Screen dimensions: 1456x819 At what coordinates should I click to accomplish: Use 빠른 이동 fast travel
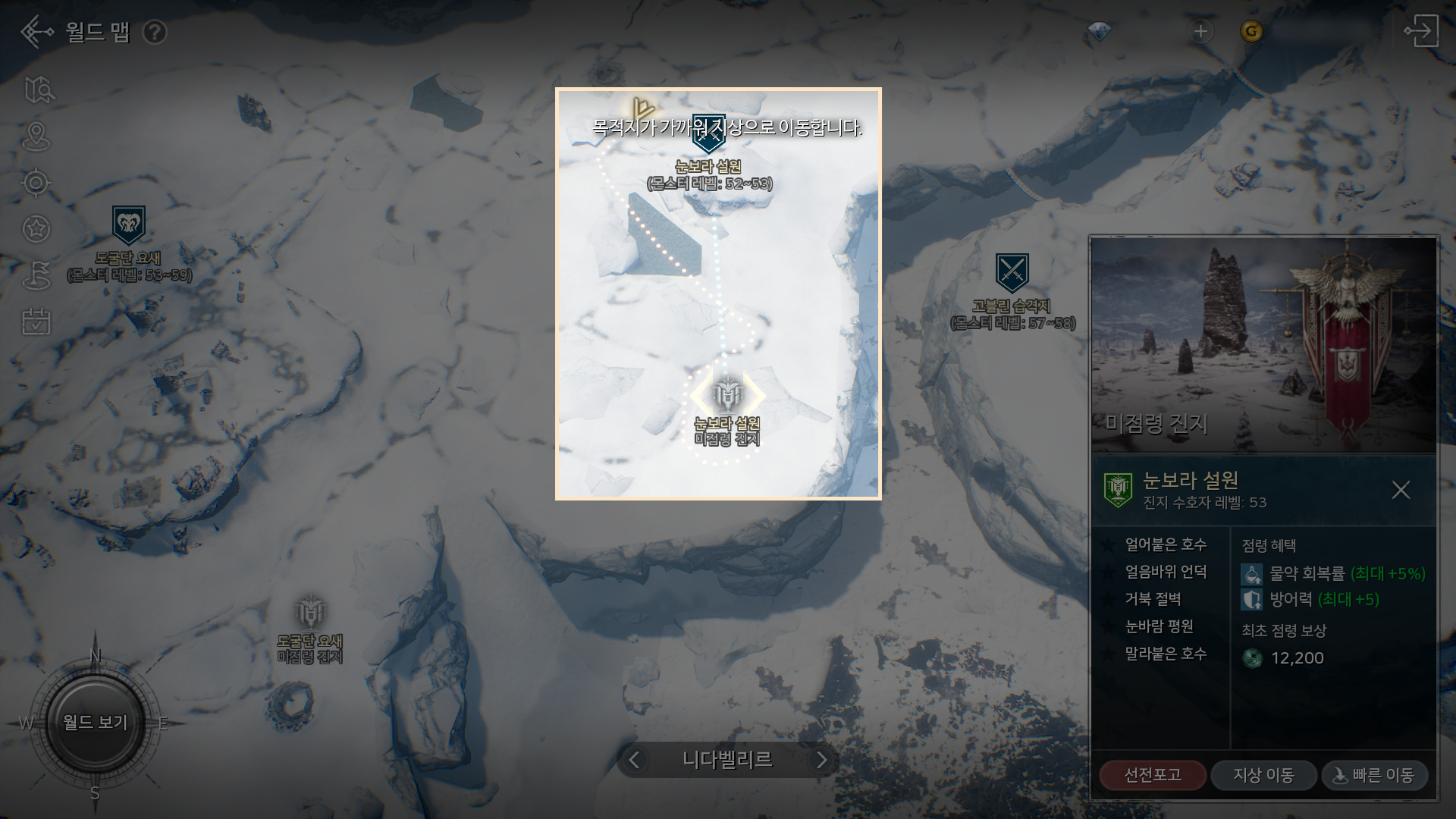[1374, 775]
